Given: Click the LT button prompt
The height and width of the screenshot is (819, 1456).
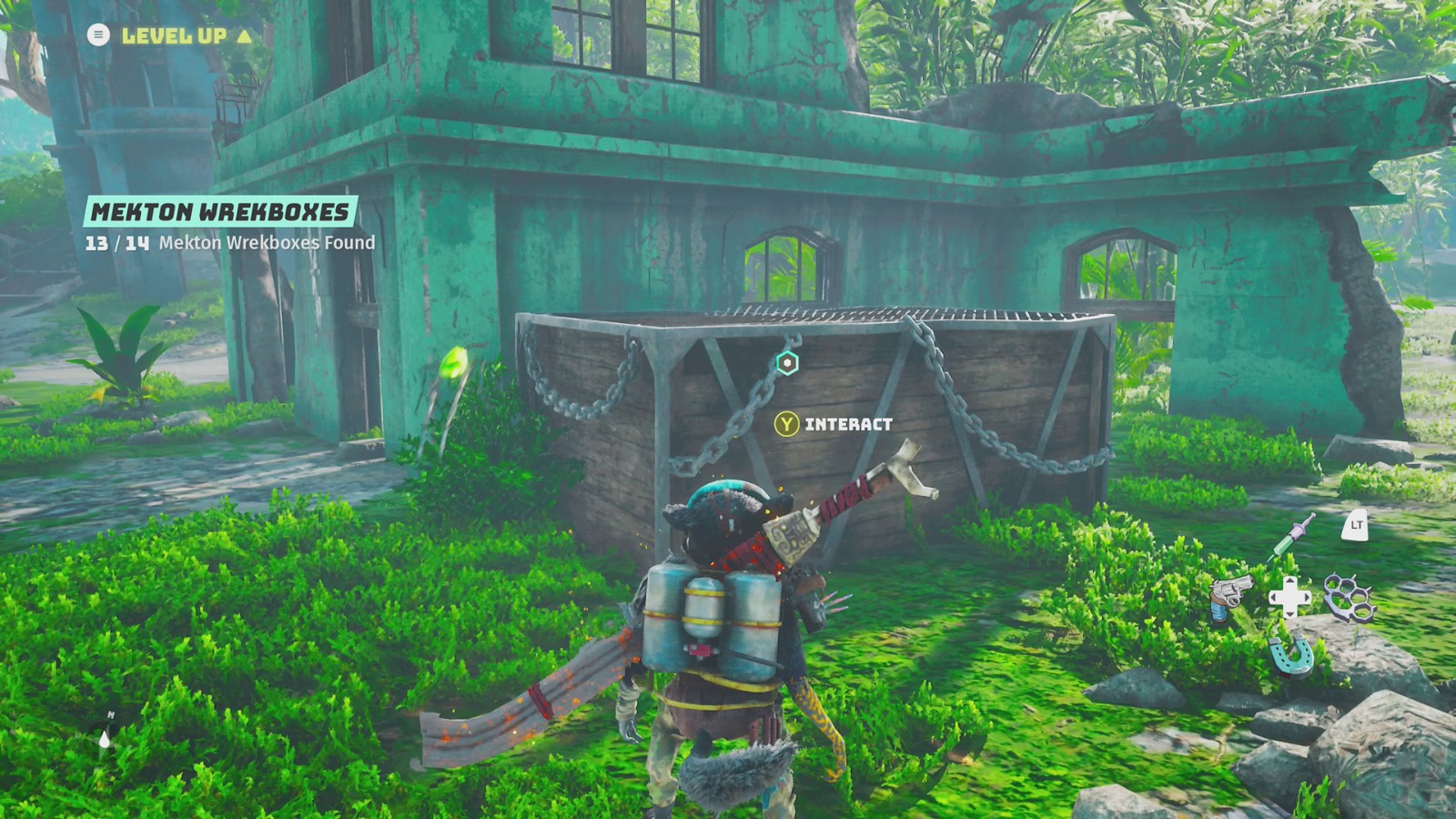Looking at the screenshot, I should tap(1355, 526).
